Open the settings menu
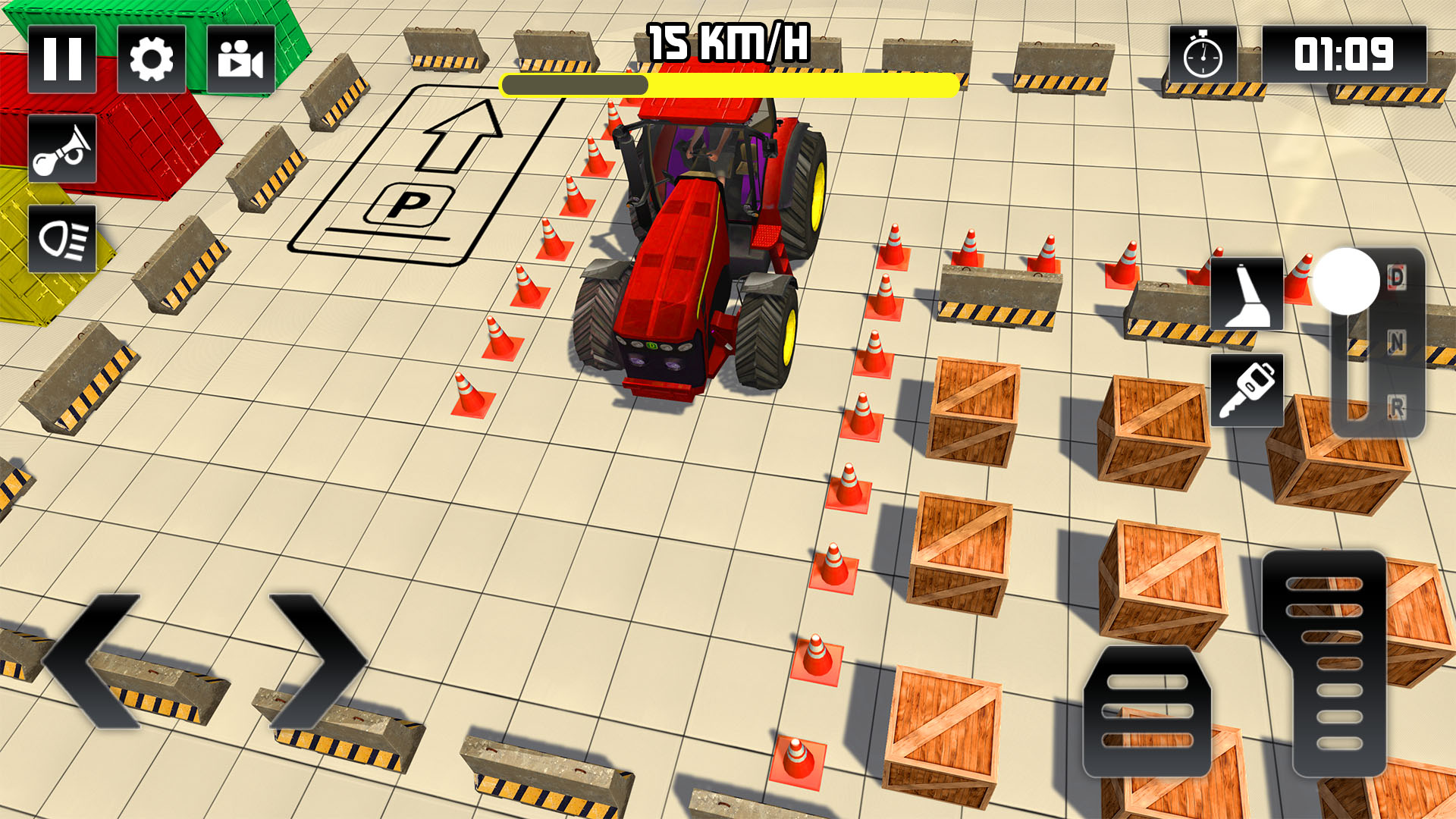The image size is (1456, 819). pyautogui.click(x=152, y=61)
